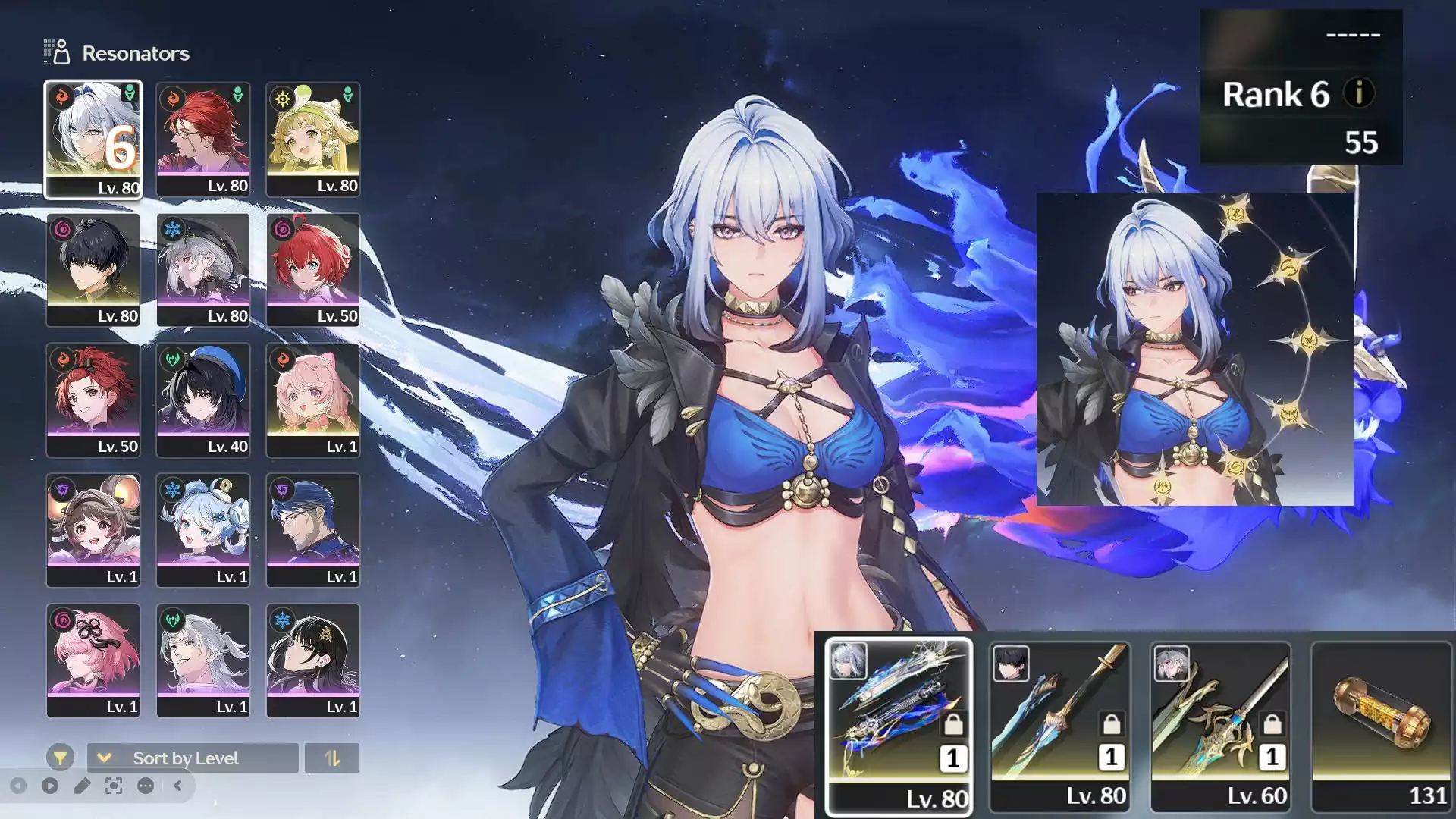Click the lock icon on the Lv. 60 sword
The width and height of the screenshot is (1456, 819).
pyautogui.click(x=1272, y=724)
